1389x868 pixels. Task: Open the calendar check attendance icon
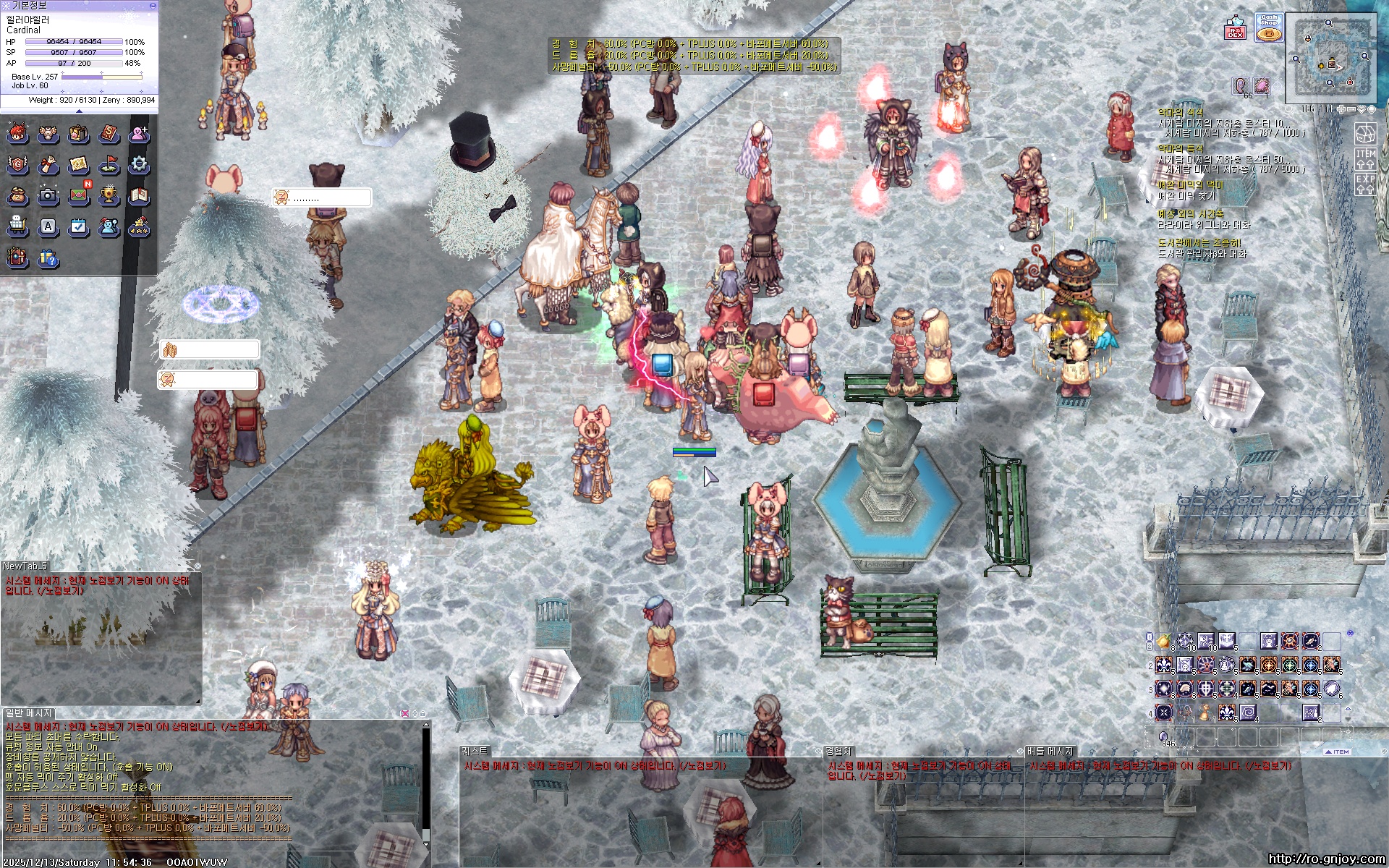(x=78, y=226)
